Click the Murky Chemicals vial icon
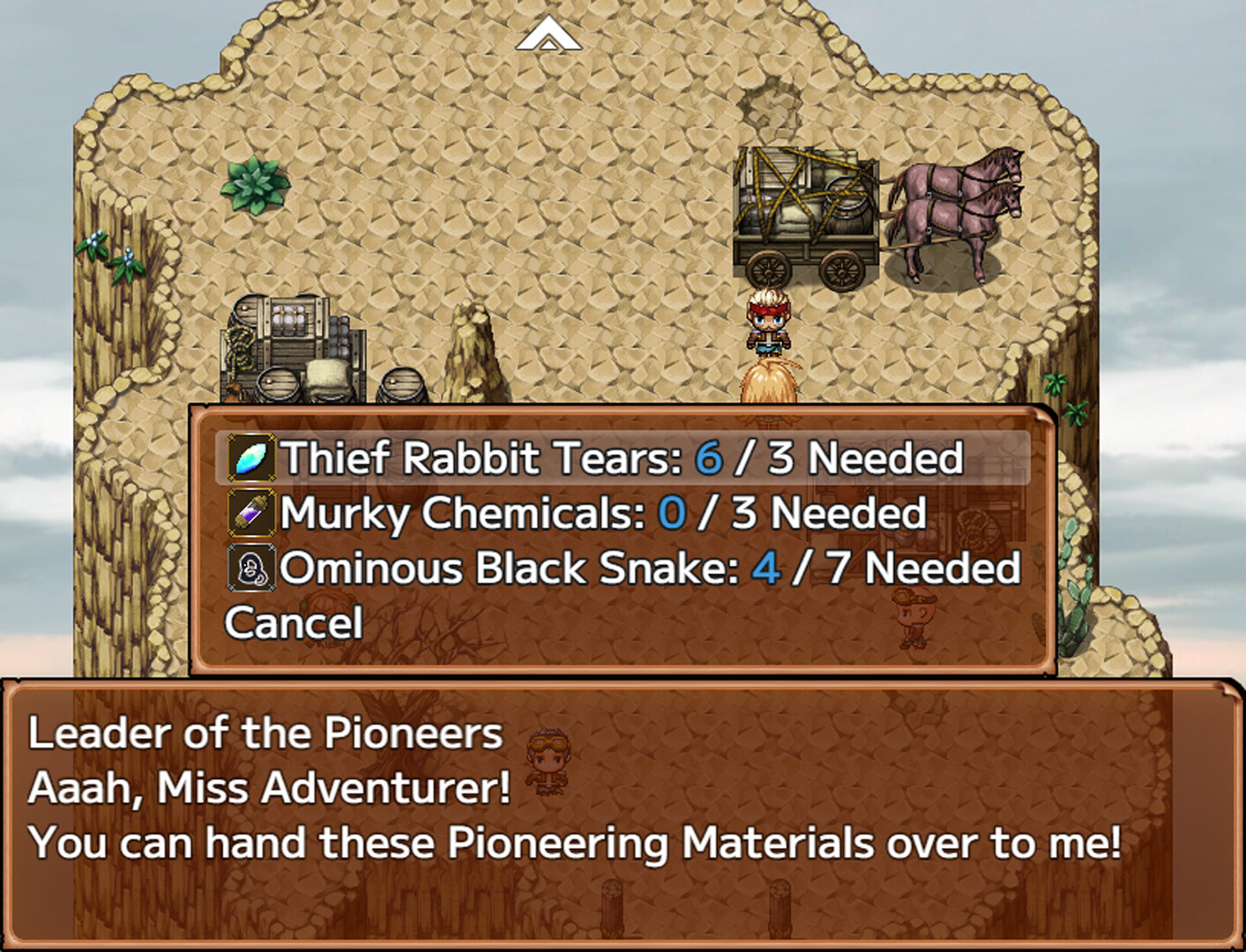This screenshot has height=952, width=1246. pos(250,513)
